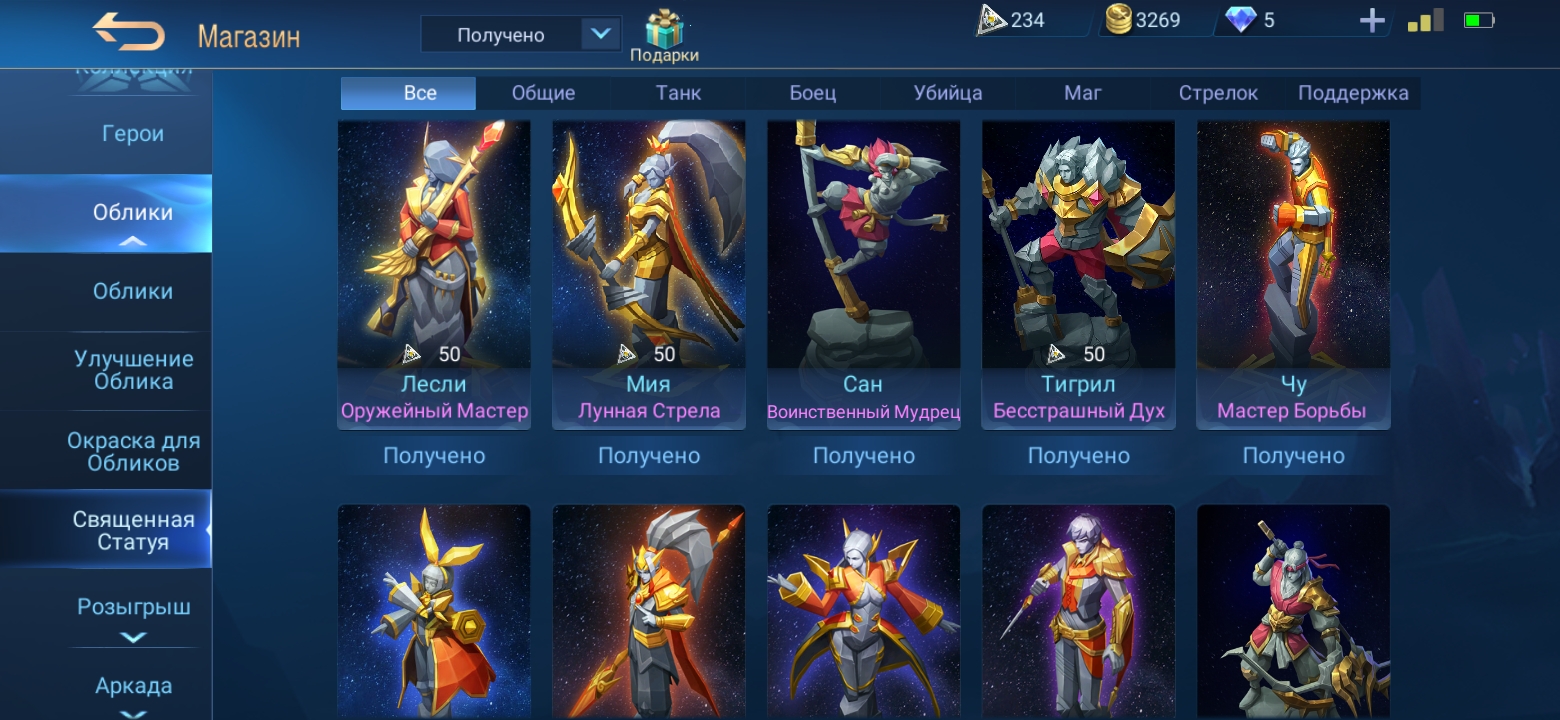Viewport: 1560px width, 720px height.
Task: Open the Чу Мастер Борьбы statue
Action: 1293,260
